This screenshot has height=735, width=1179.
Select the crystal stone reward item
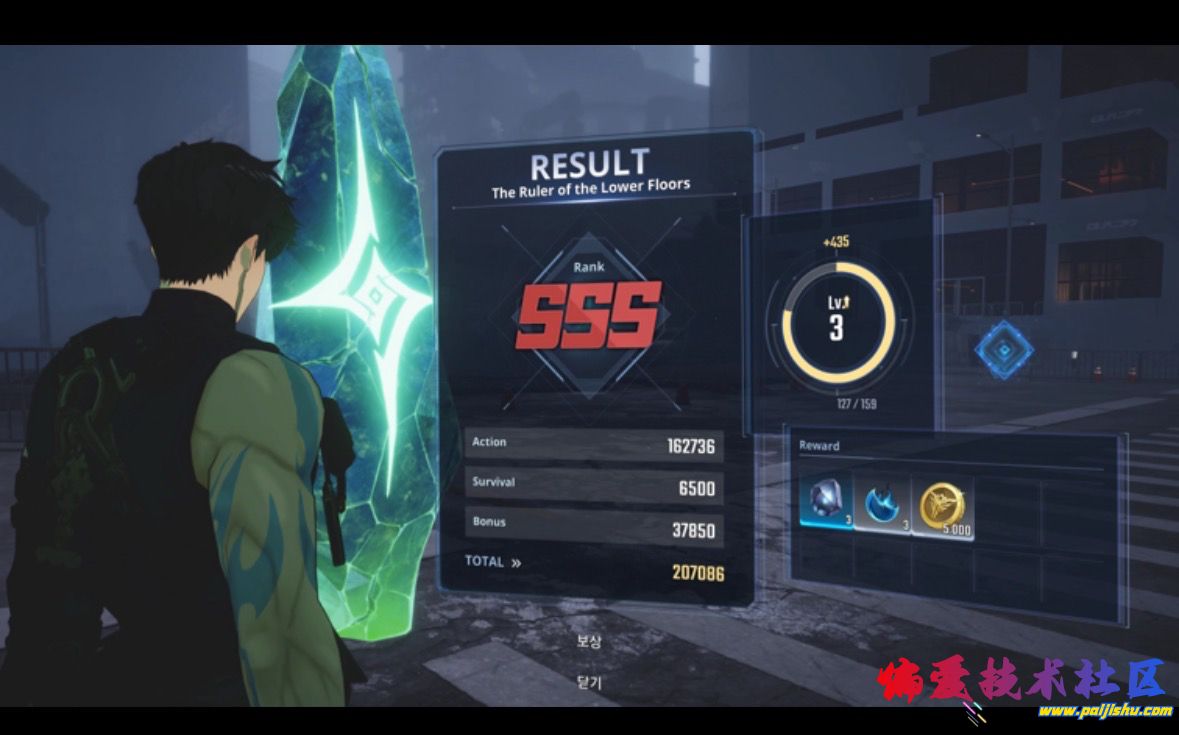826,503
